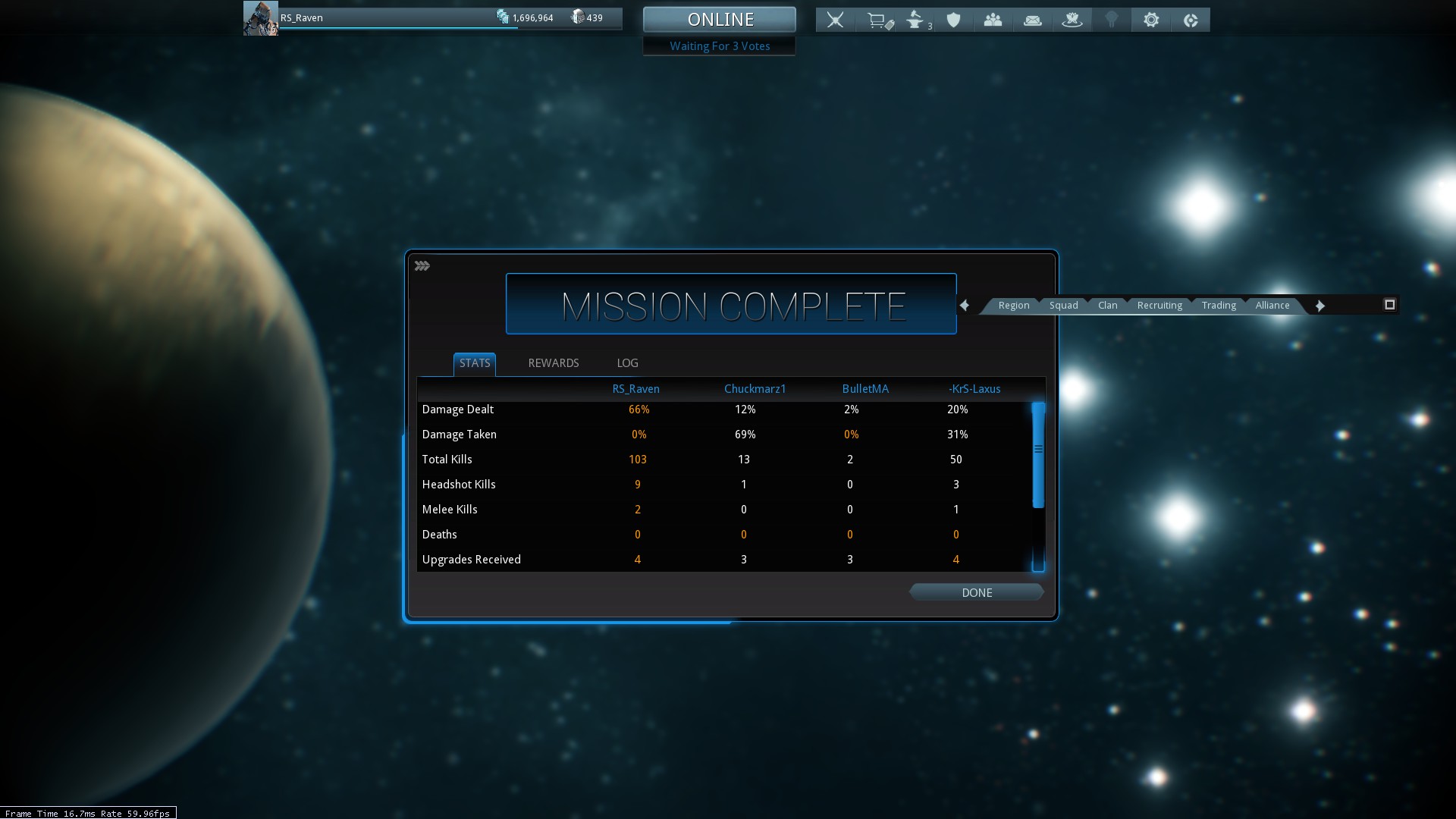
Task: Open the foundry anvil icon
Action: coord(916,20)
